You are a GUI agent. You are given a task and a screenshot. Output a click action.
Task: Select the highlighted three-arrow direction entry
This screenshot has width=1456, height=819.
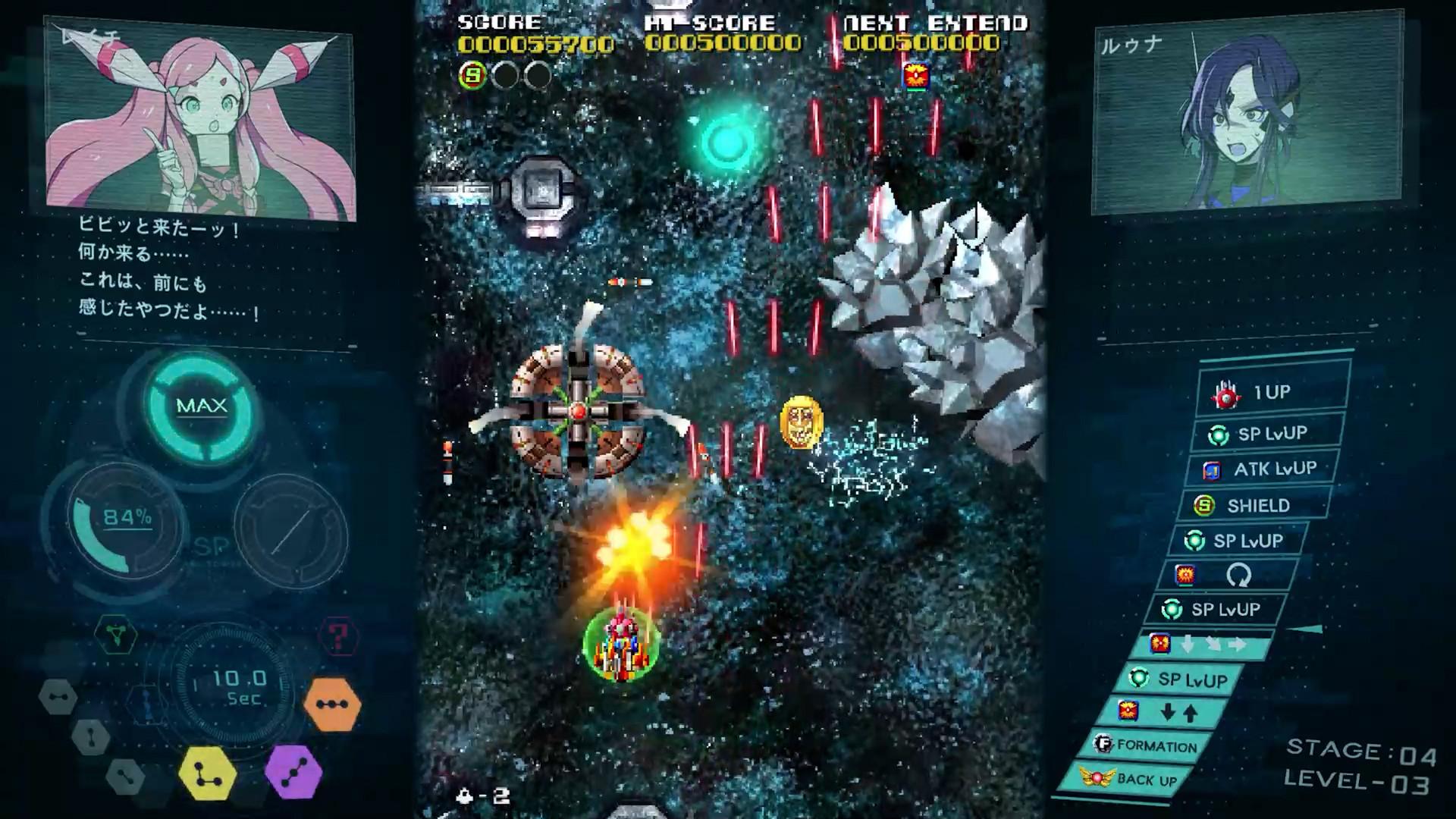(1200, 645)
